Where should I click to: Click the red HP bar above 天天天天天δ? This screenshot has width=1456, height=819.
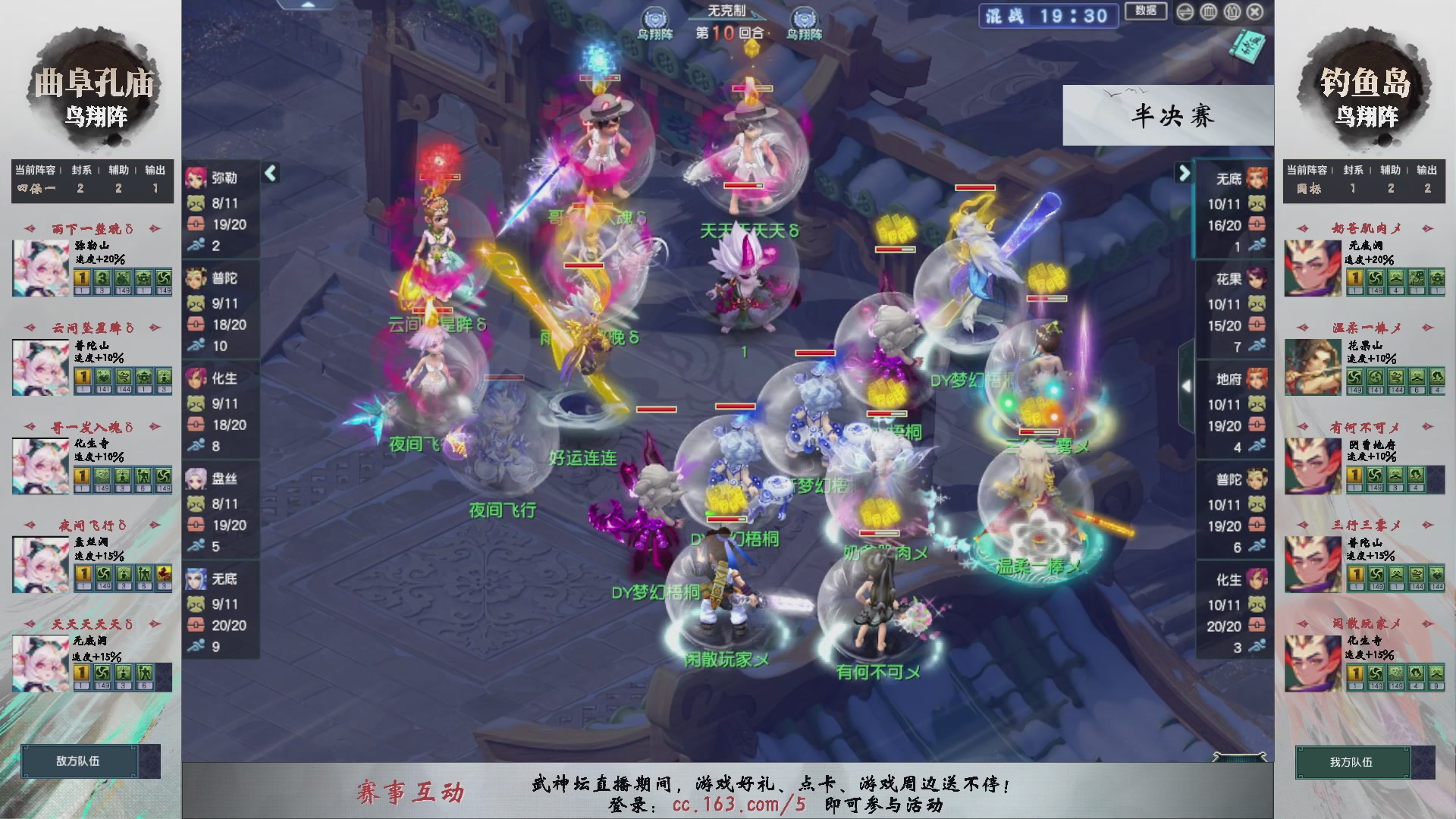(x=744, y=186)
